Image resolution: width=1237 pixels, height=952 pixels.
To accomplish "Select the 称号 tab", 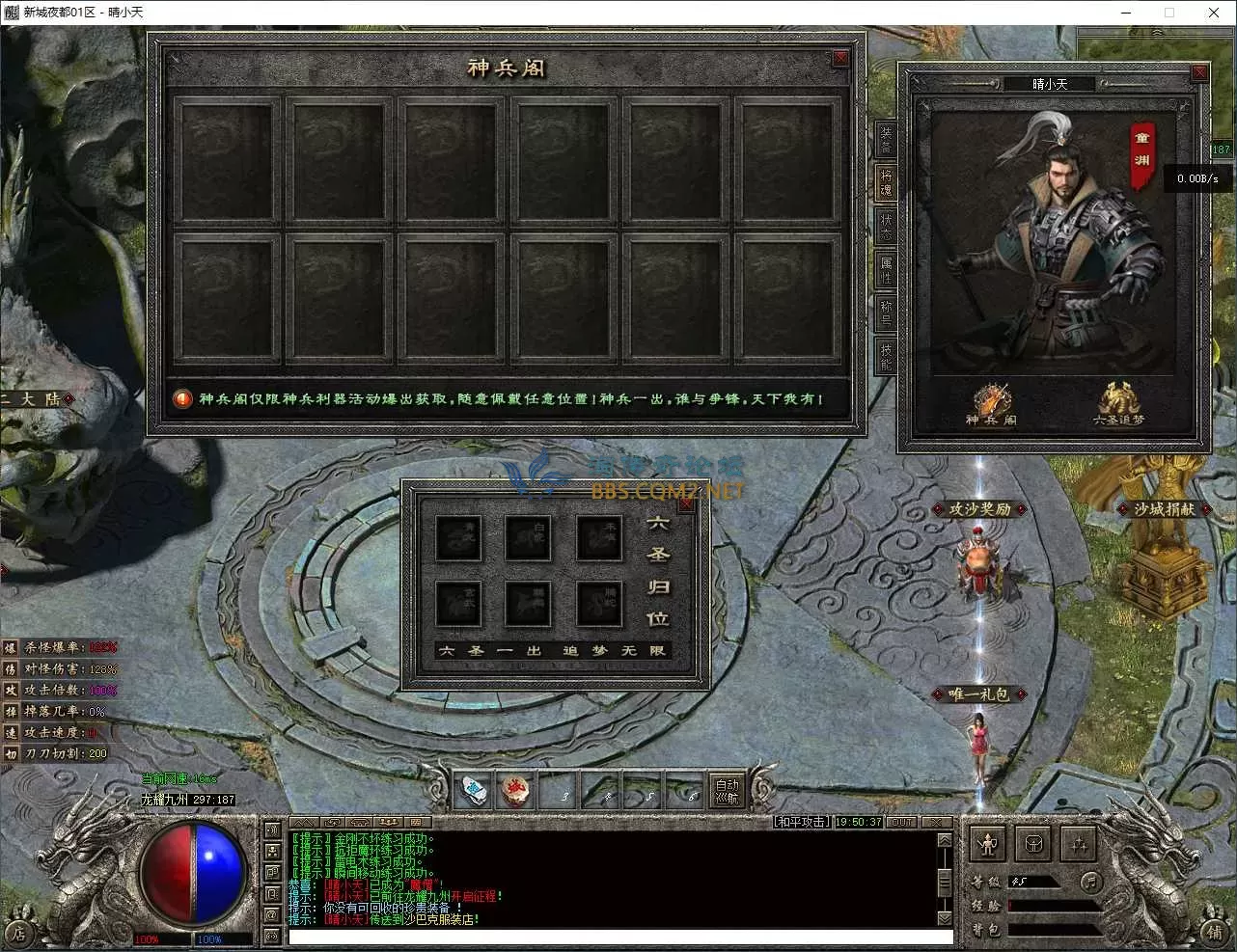I will click(x=886, y=313).
